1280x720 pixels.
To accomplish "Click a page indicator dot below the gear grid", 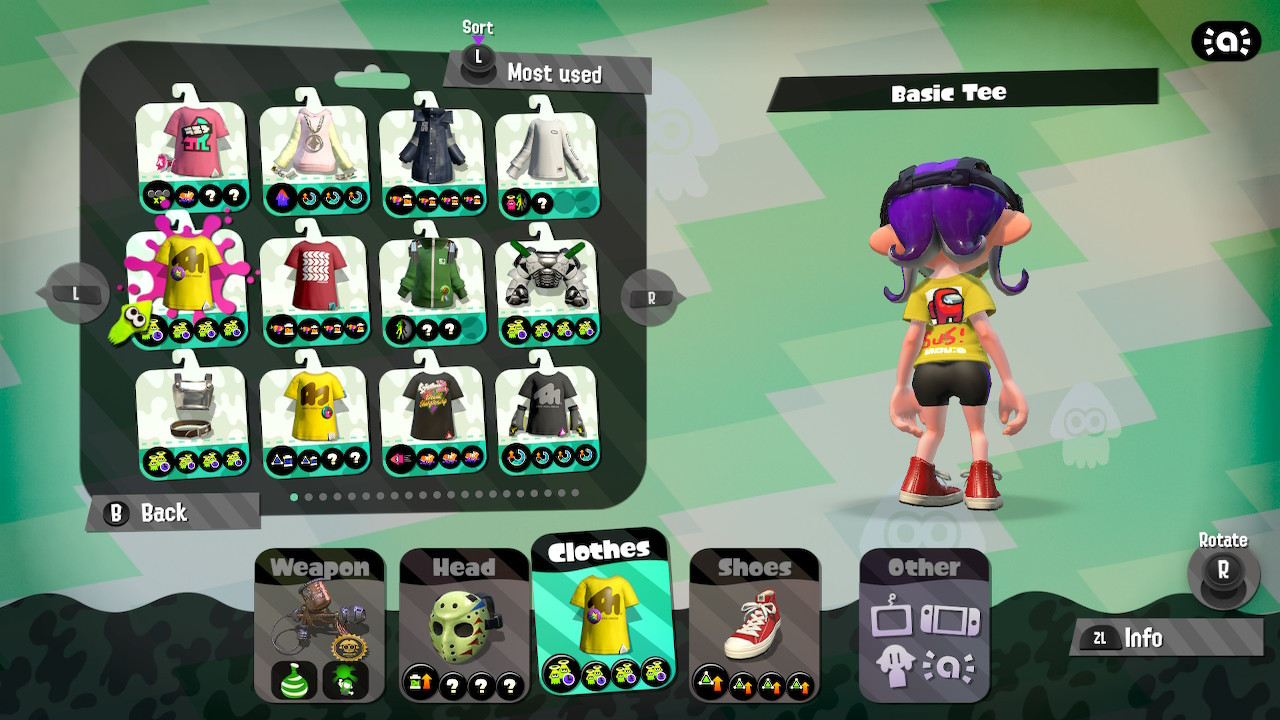I will click(x=293, y=494).
